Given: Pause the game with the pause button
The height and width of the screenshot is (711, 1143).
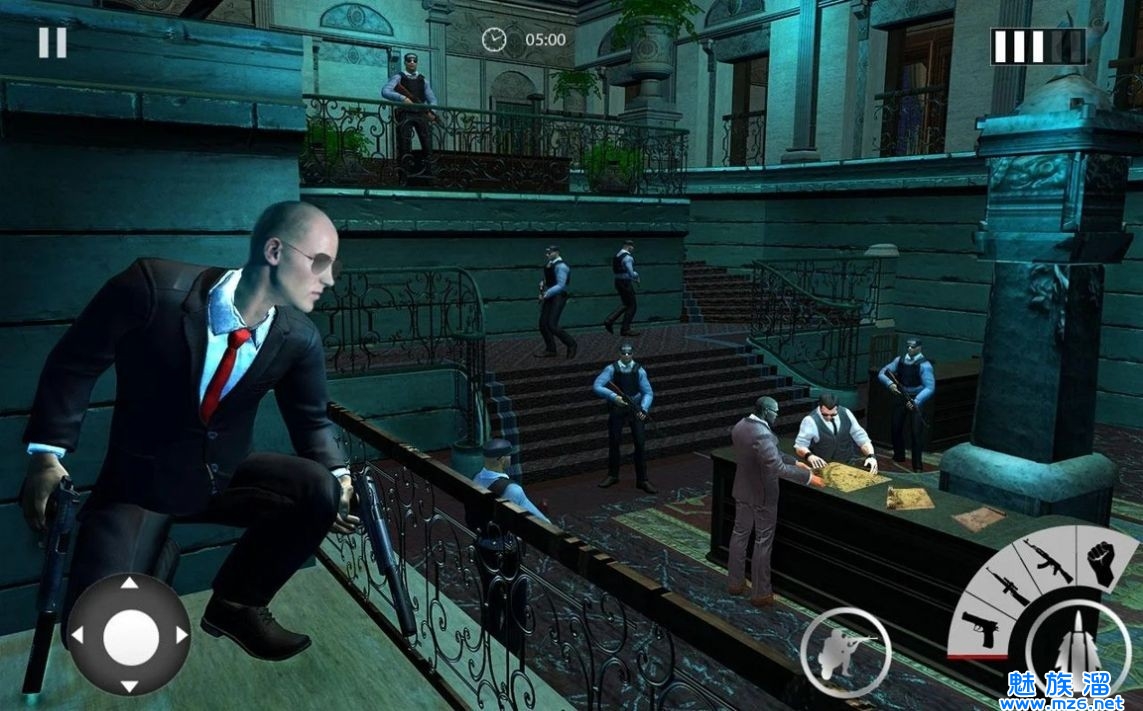Looking at the screenshot, I should tap(53, 42).
